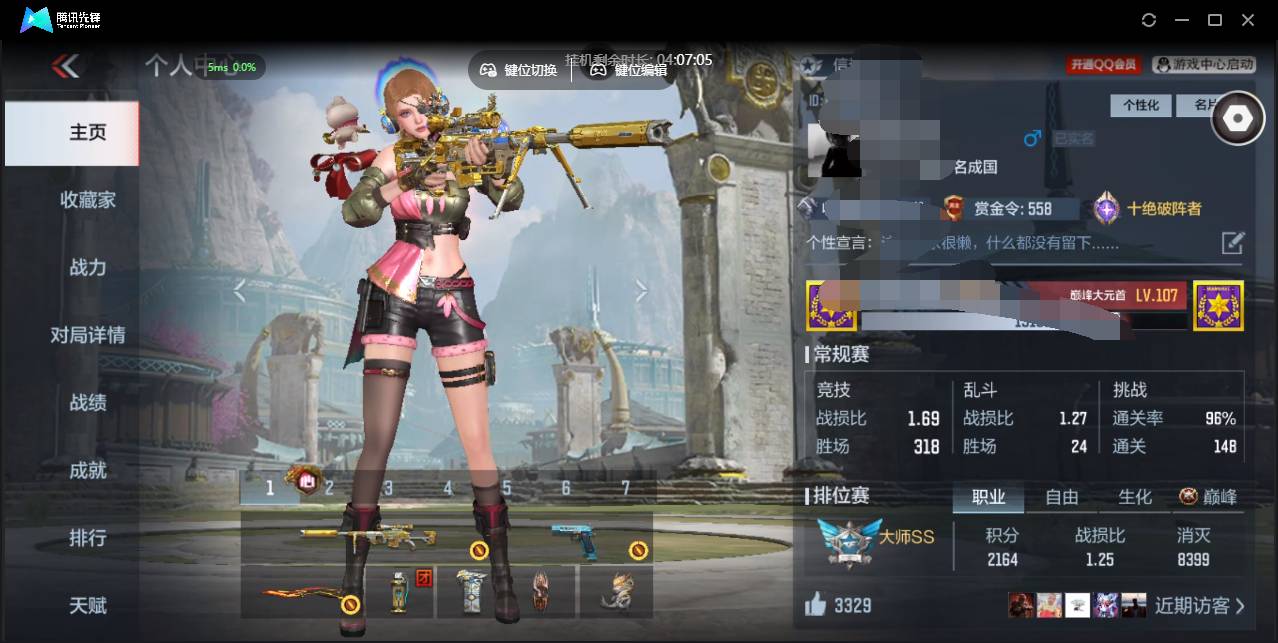Screen dimensions: 1278x643
Task: View the 成就 achievements page
Action: click(87, 470)
